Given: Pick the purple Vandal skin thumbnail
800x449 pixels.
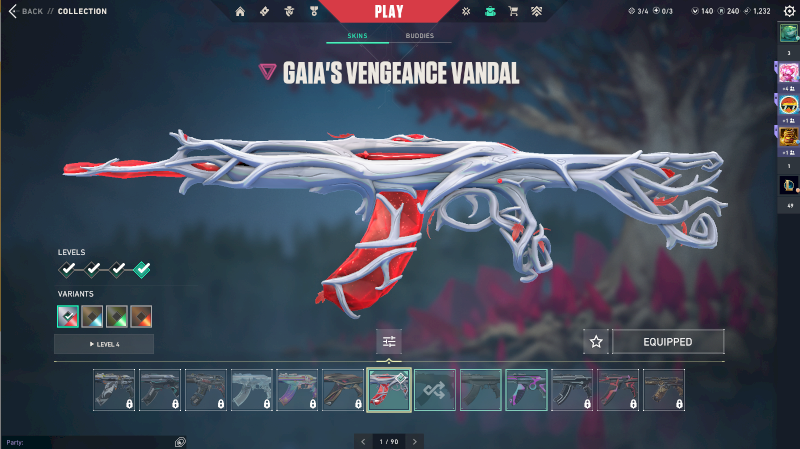Looking at the screenshot, I should point(526,390).
